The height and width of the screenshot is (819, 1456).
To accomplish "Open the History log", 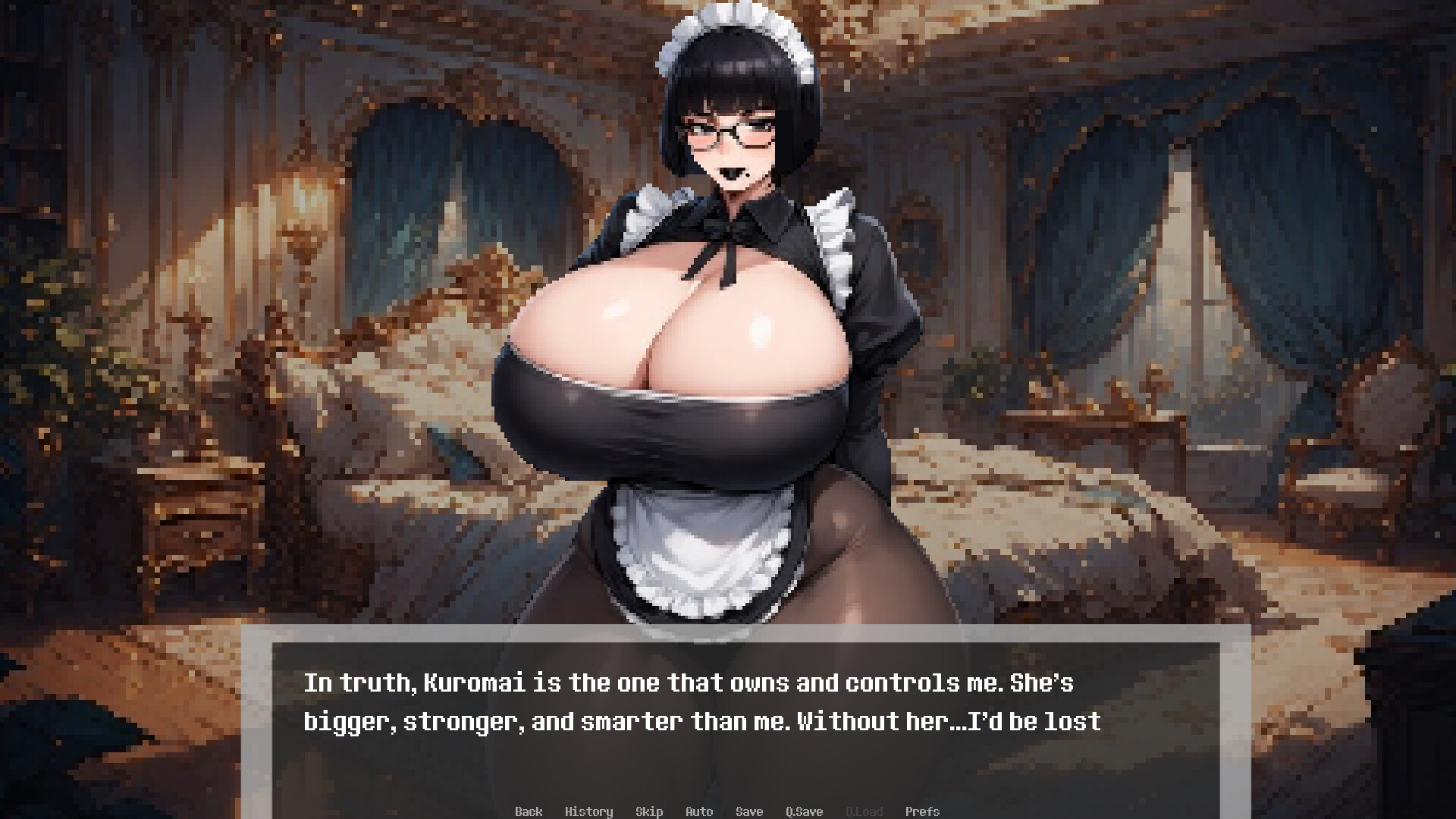I will coord(590,811).
